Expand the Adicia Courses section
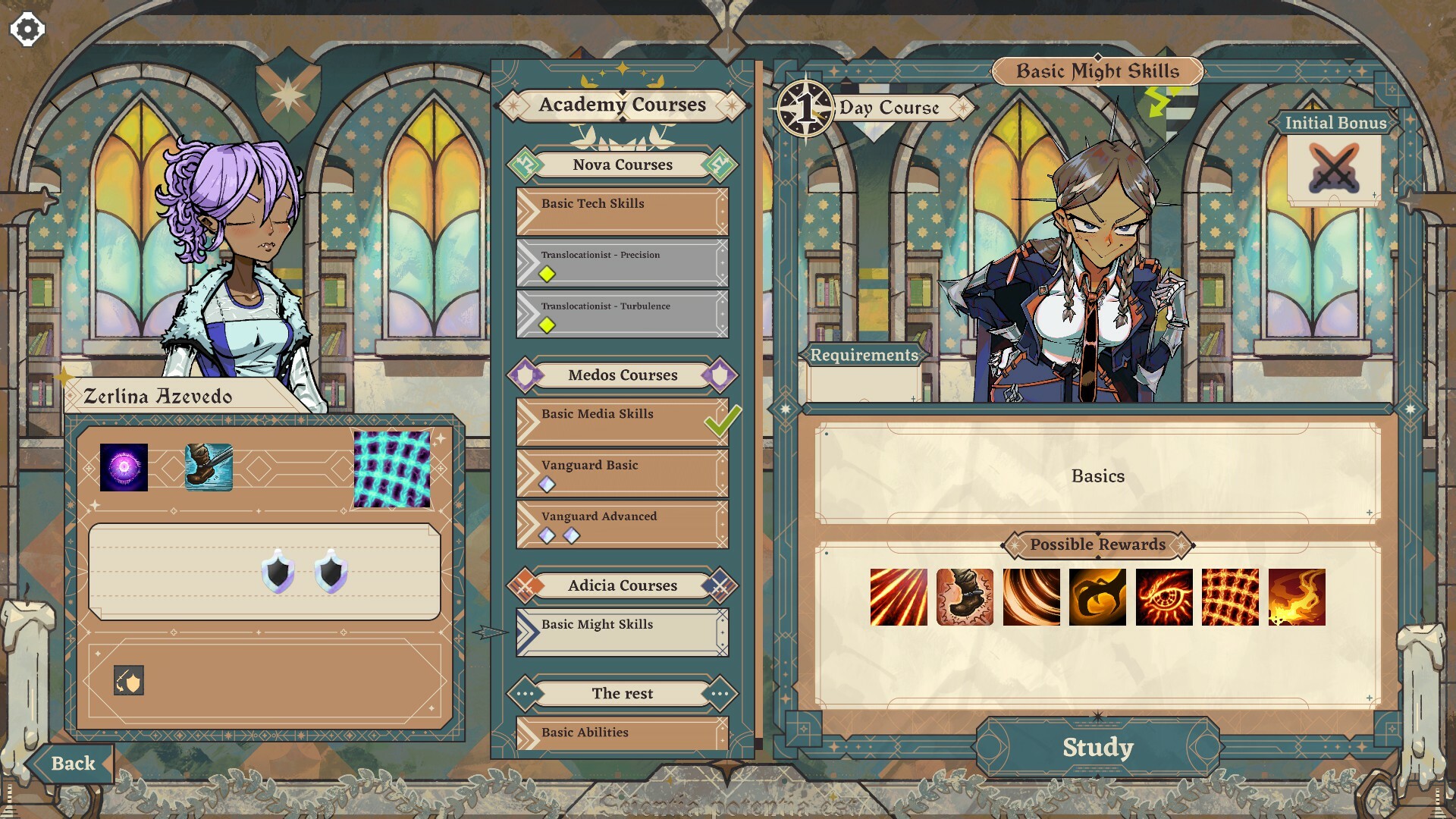The height and width of the screenshot is (819, 1456). [x=622, y=585]
